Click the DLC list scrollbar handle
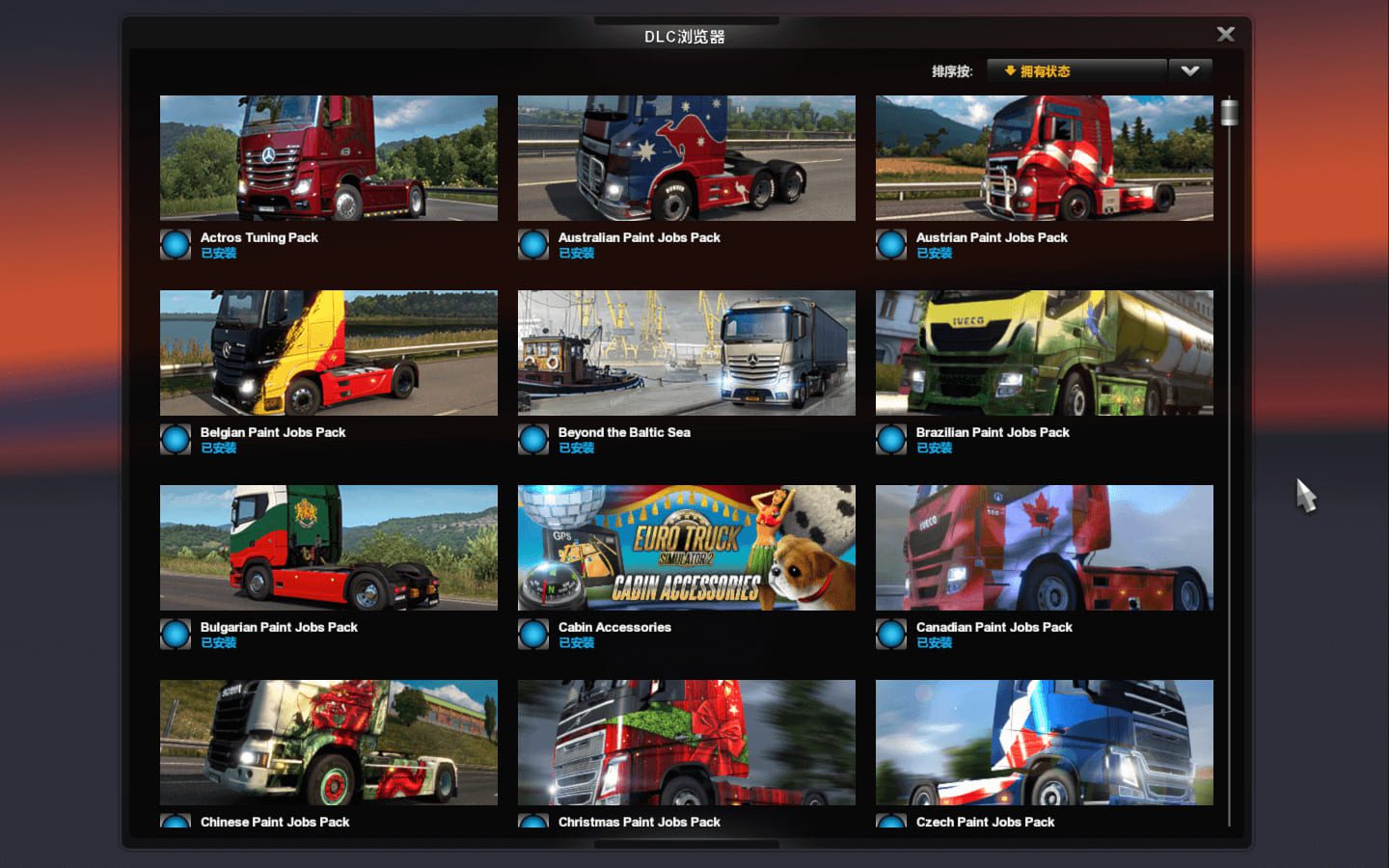The height and width of the screenshot is (868, 1389). [1229, 113]
